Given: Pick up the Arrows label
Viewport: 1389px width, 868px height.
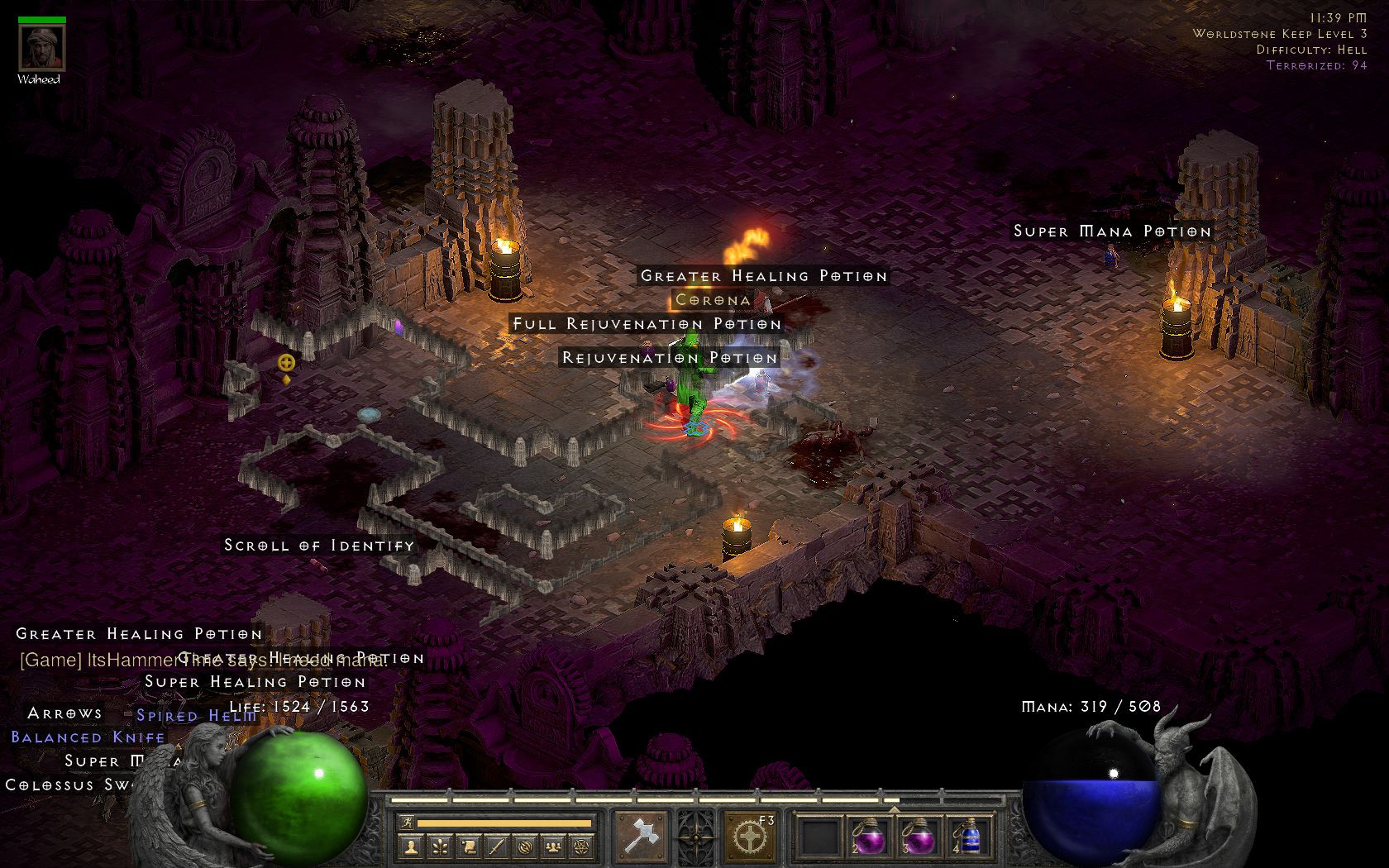Looking at the screenshot, I should (64, 713).
